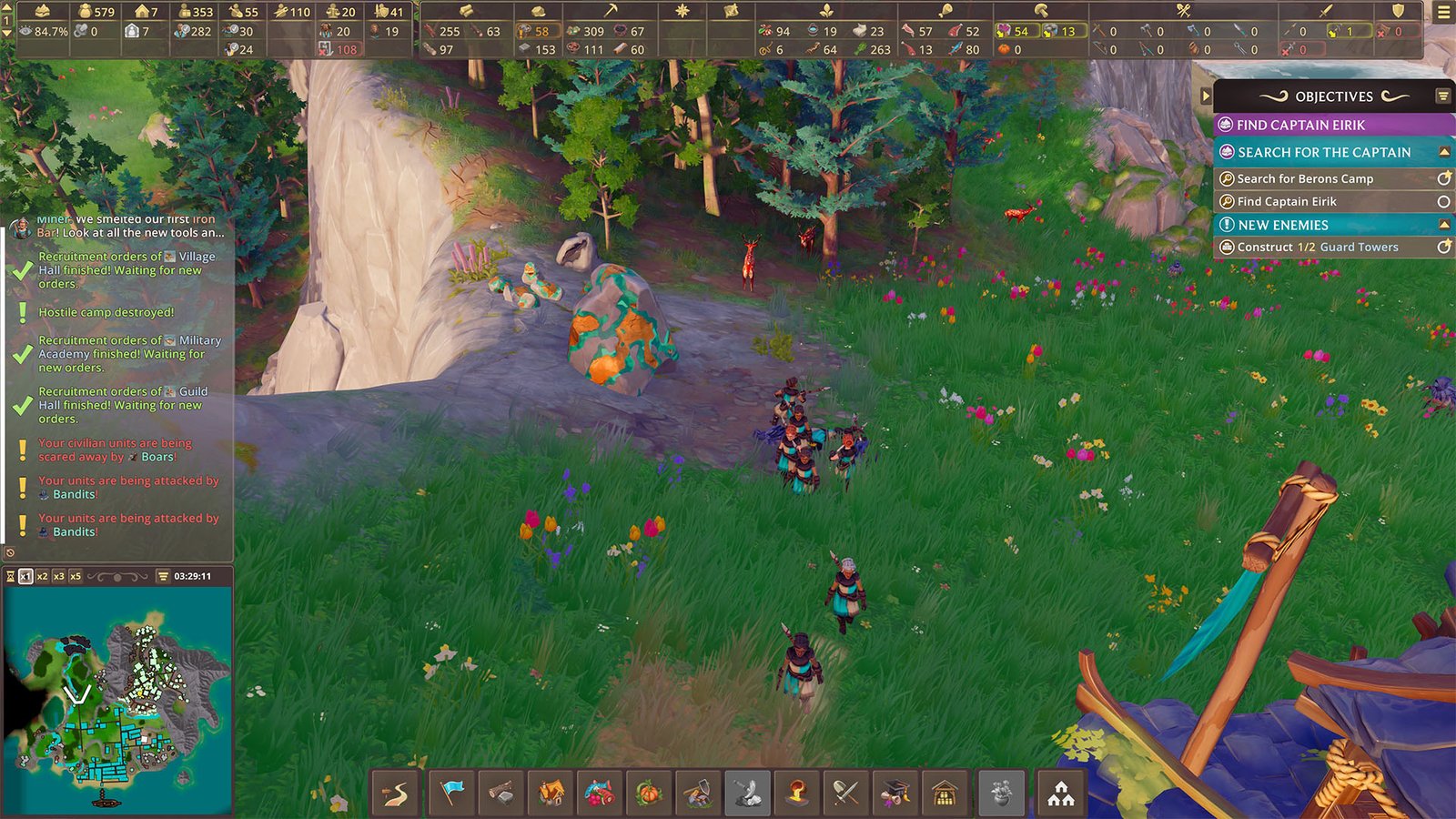Image resolution: width=1456 pixels, height=819 pixels.
Task: Pause the game with the hourglass button
Action: [11, 576]
